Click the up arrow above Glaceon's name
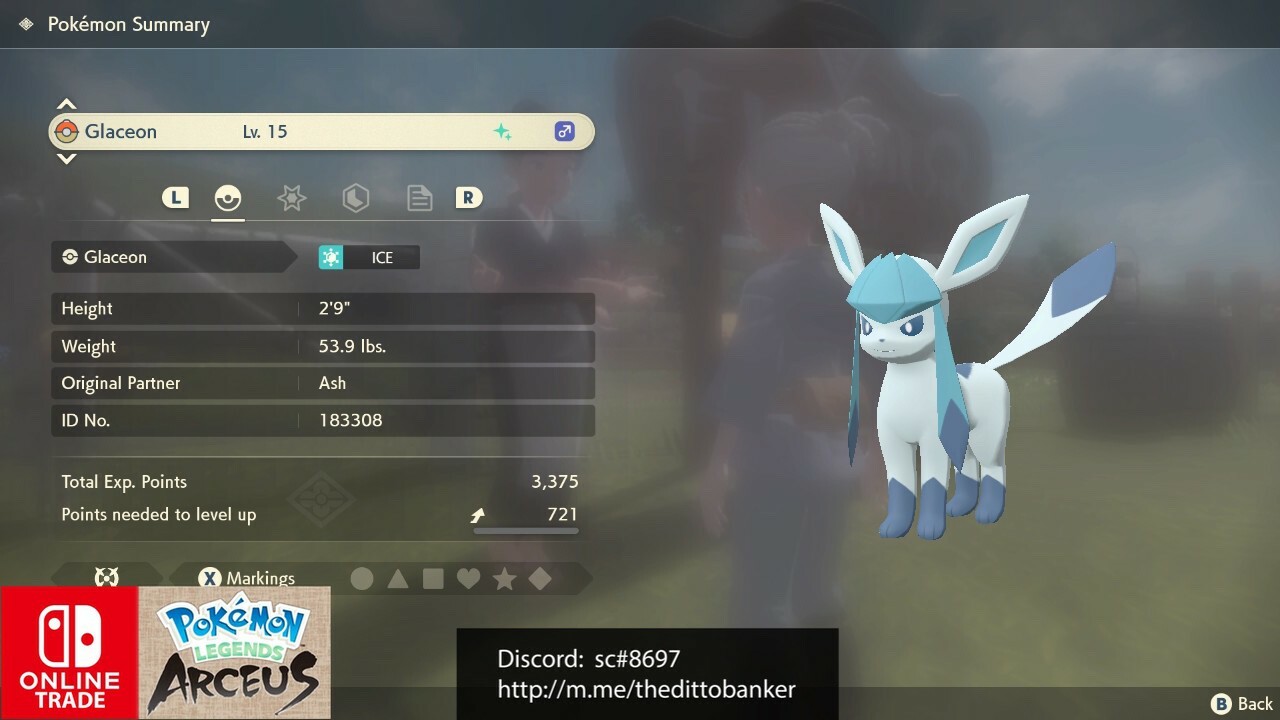The image size is (1280, 720). tap(66, 103)
